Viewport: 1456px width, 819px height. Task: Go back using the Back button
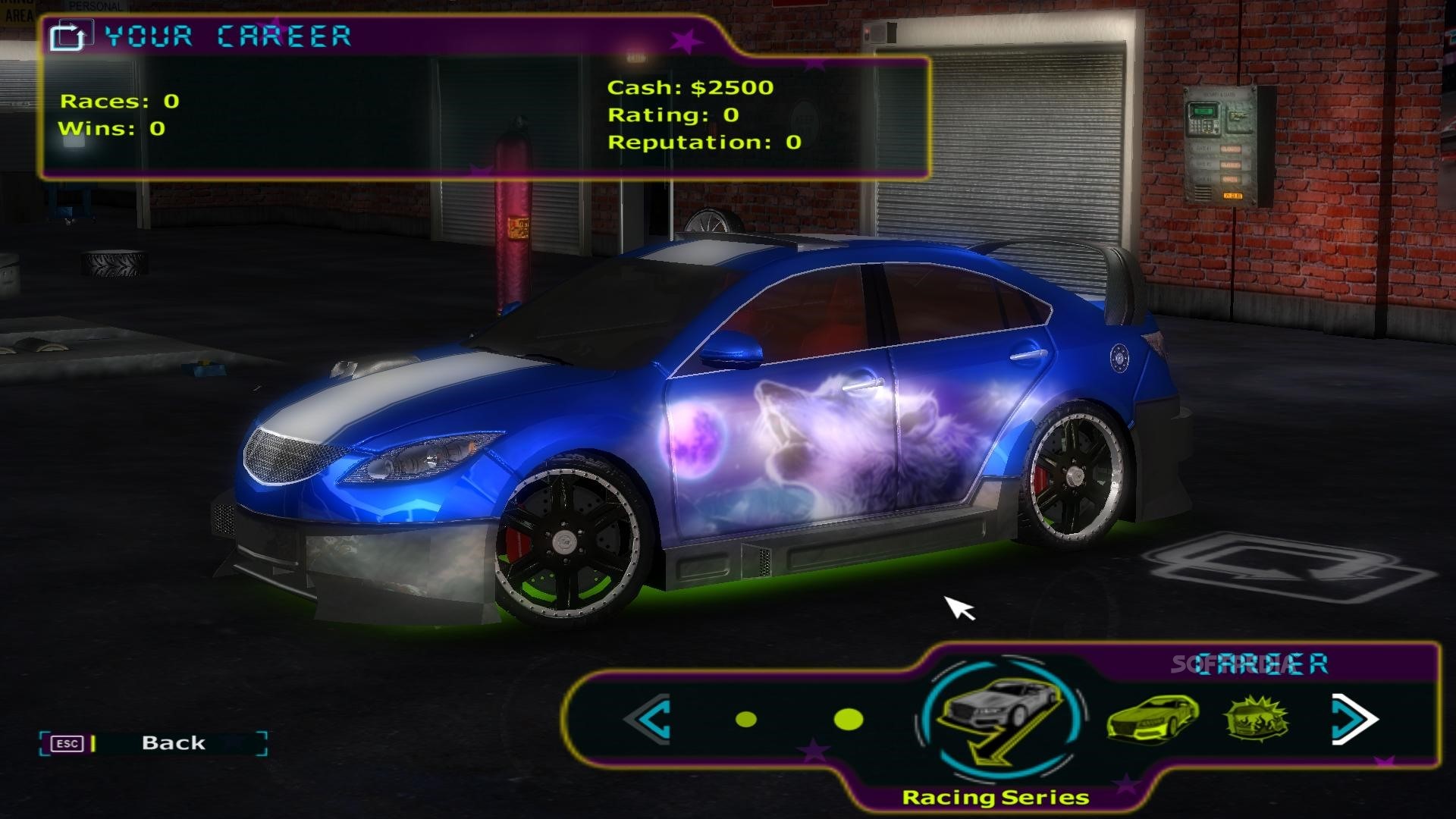point(173,743)
